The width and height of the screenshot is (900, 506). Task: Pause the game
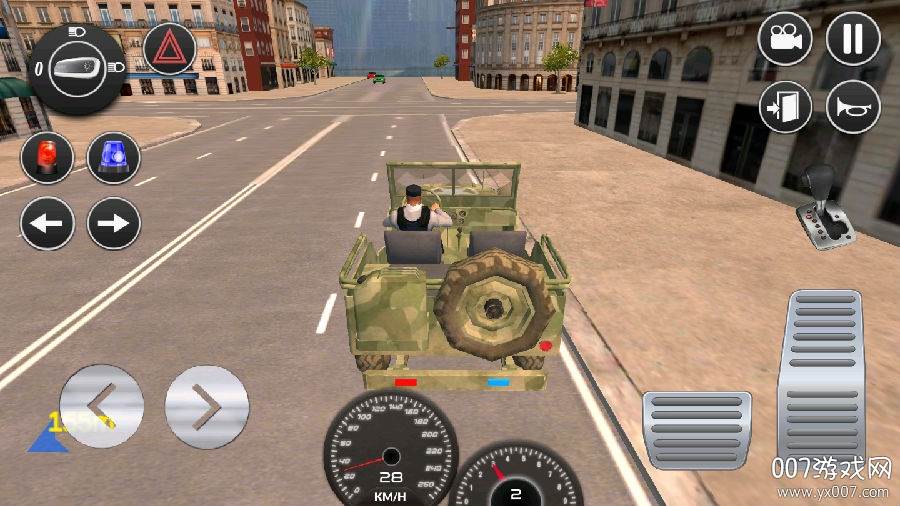click(x=853, y=39)
